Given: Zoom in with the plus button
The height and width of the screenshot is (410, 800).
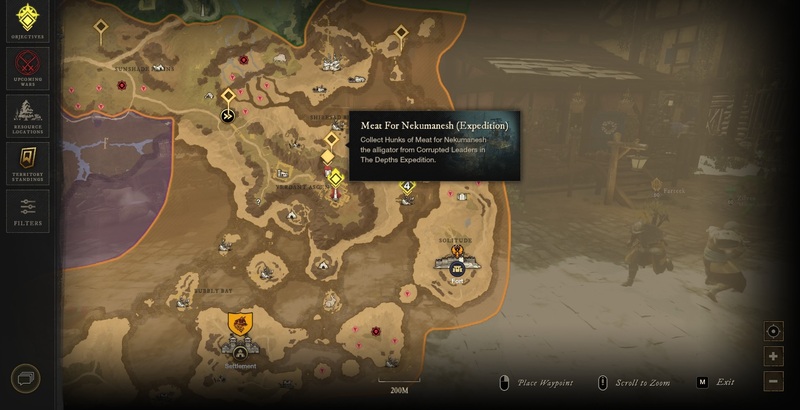Looking at the screenshot, I should click(773, 357).
